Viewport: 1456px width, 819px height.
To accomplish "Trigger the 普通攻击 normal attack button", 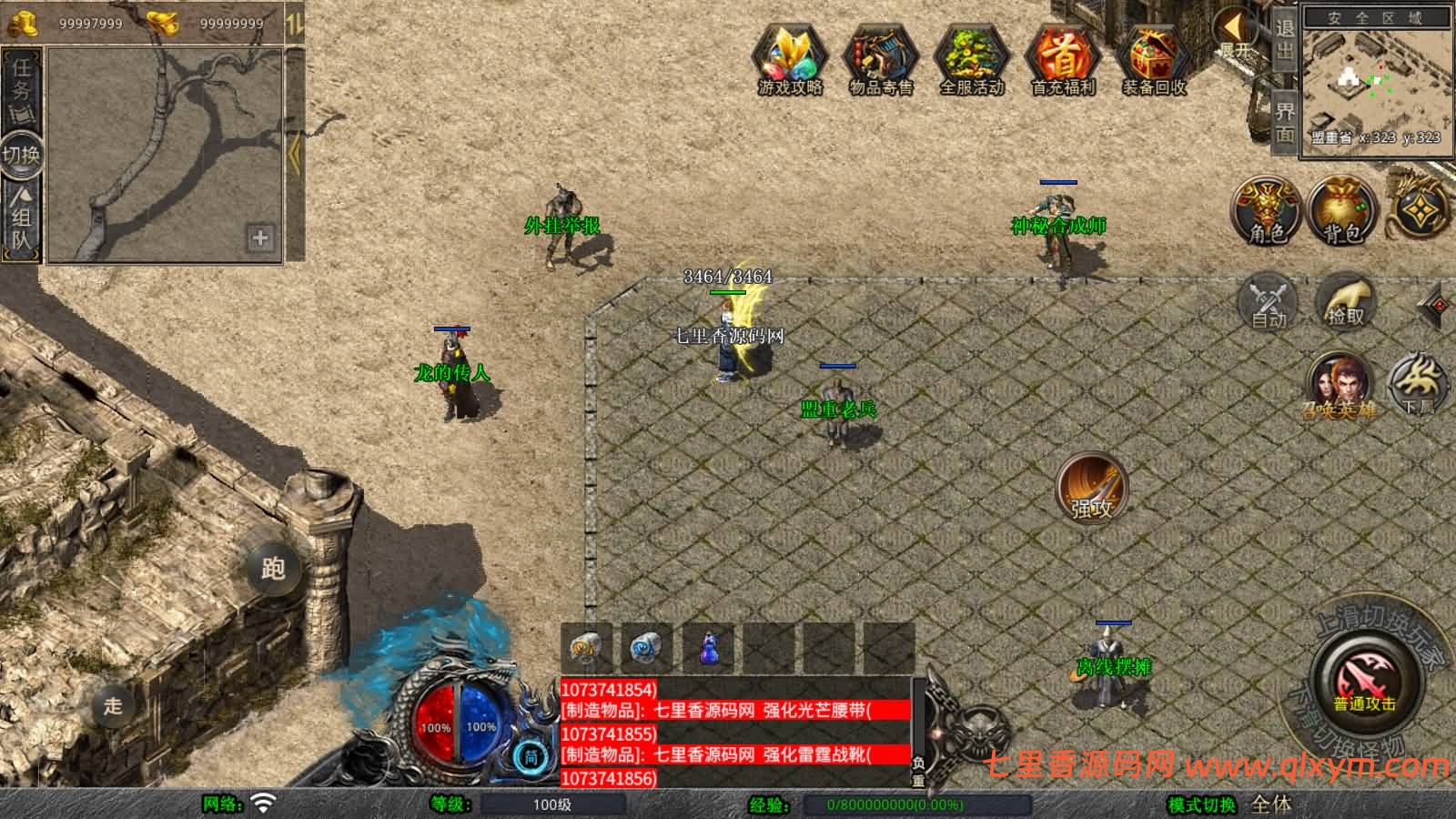I will [1364, 681].
